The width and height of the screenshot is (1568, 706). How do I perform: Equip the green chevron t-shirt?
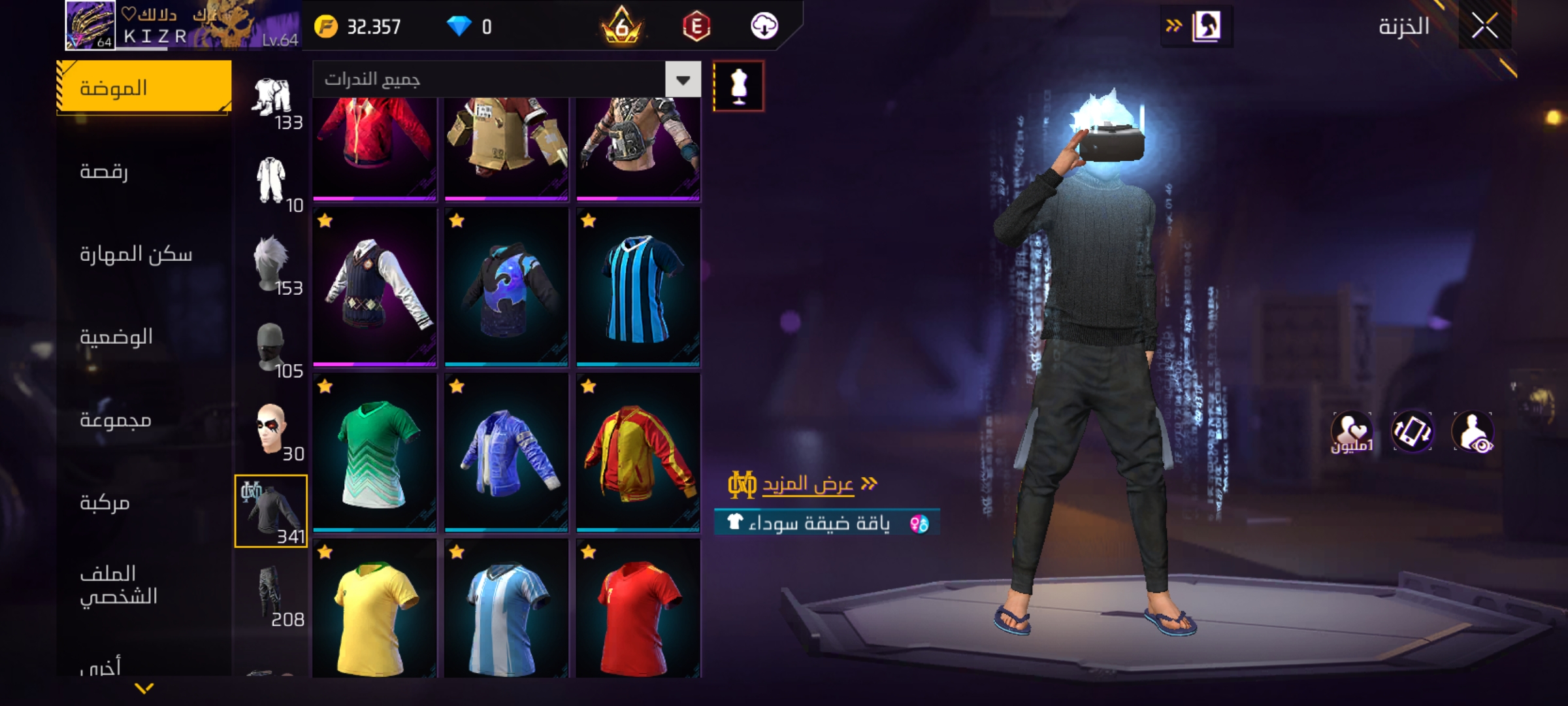click(374, 452)
